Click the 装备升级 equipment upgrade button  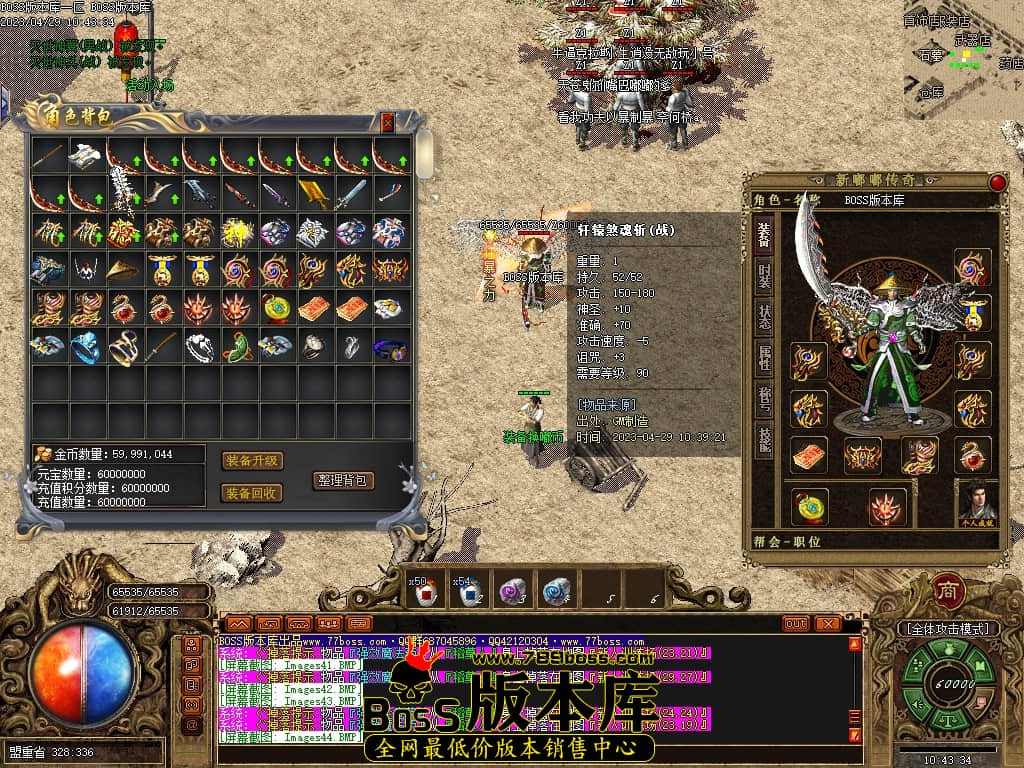pos(252,461)
